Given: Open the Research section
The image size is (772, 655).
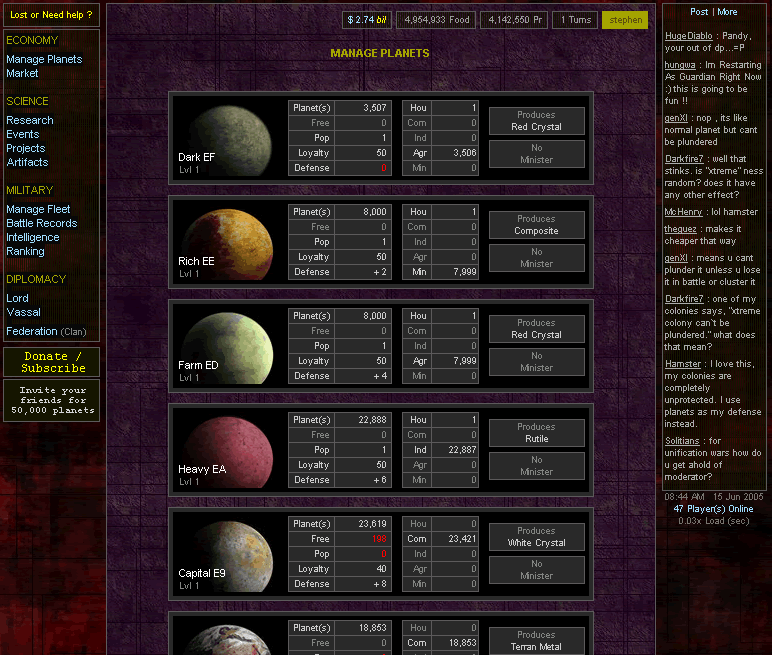Looking at the screenshot, I should point(30,120).
